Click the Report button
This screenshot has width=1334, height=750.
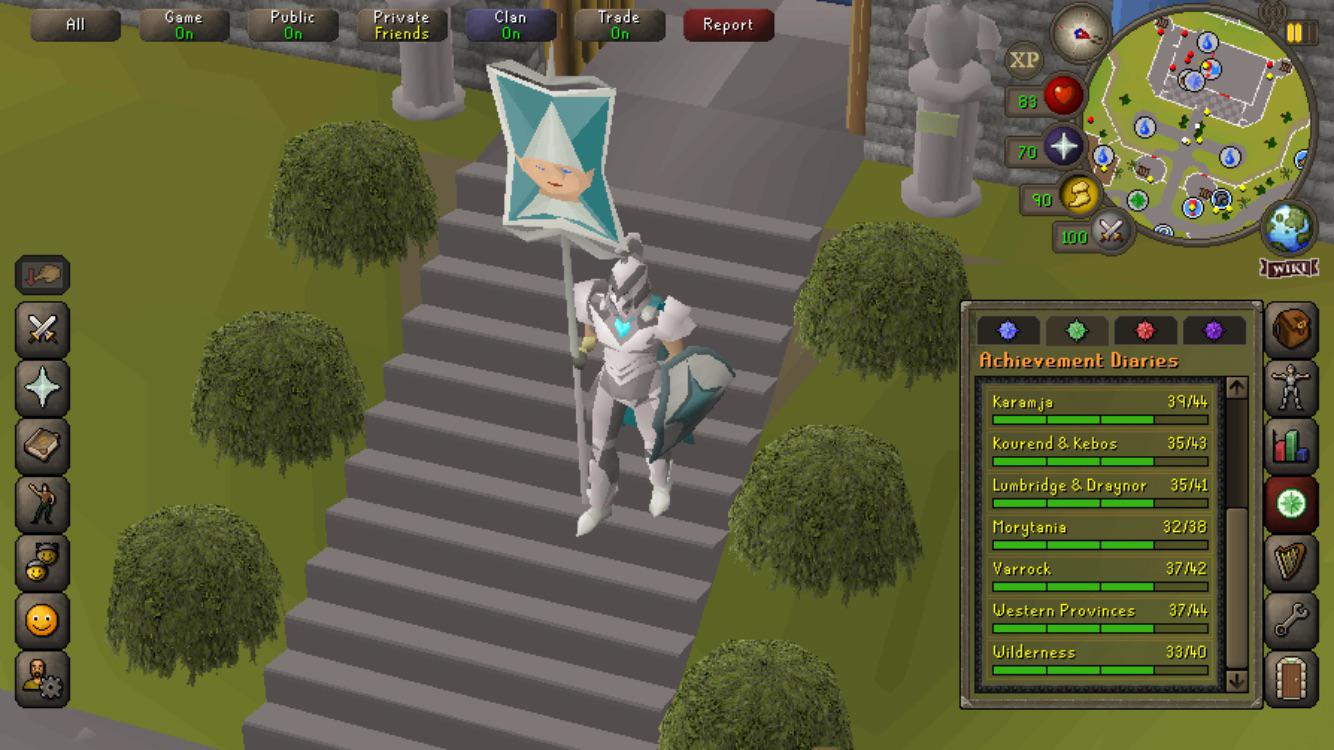(727, 25)
